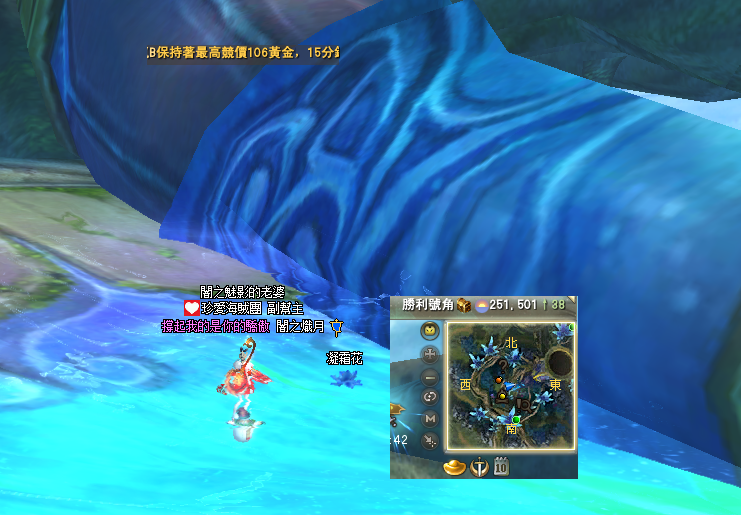The width and height of the screenshot is (741, 515).
Task: Click the minimap display
Action: [x=510, y=384]
